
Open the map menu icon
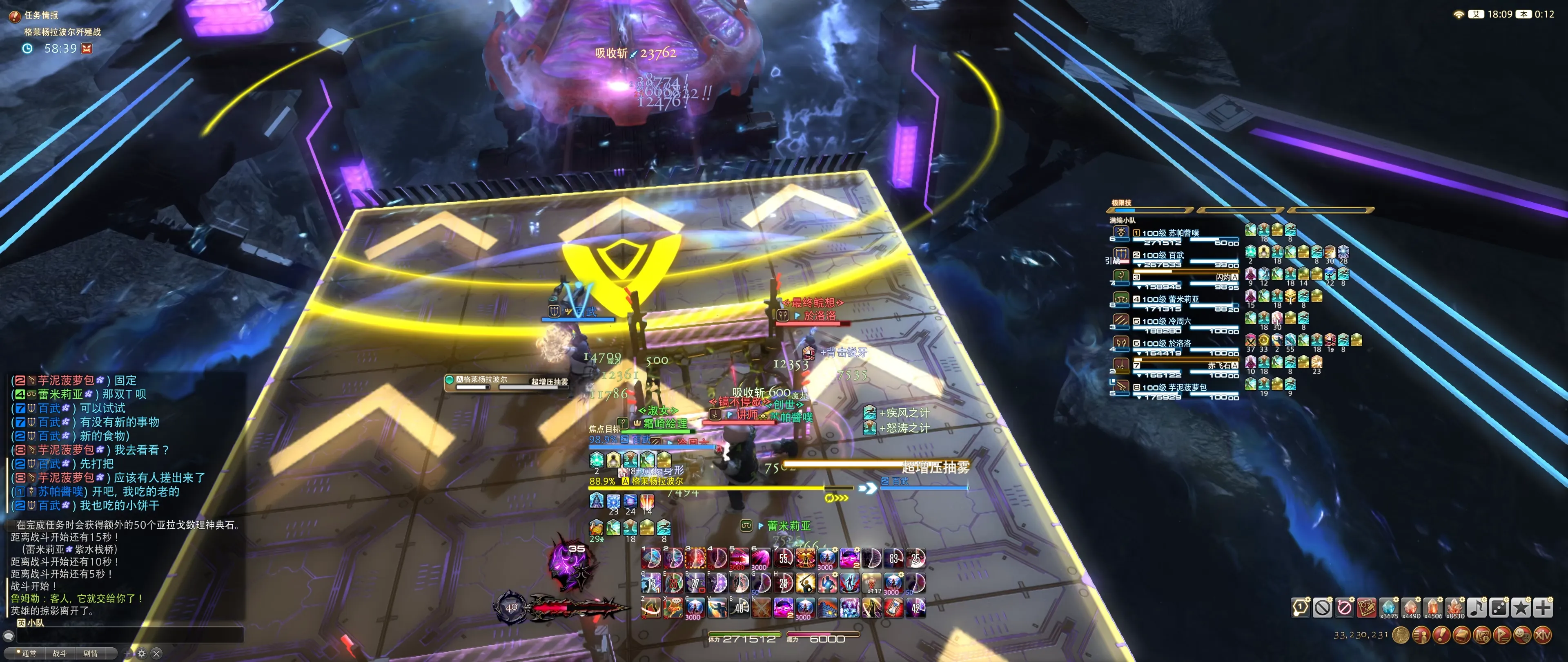(x=1482, y=636)
